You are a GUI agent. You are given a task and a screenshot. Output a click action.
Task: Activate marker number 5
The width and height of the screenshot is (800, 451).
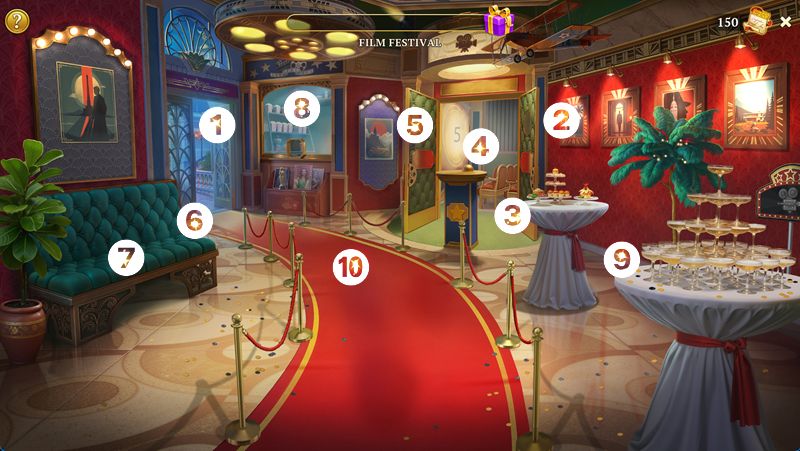point(414,125)
